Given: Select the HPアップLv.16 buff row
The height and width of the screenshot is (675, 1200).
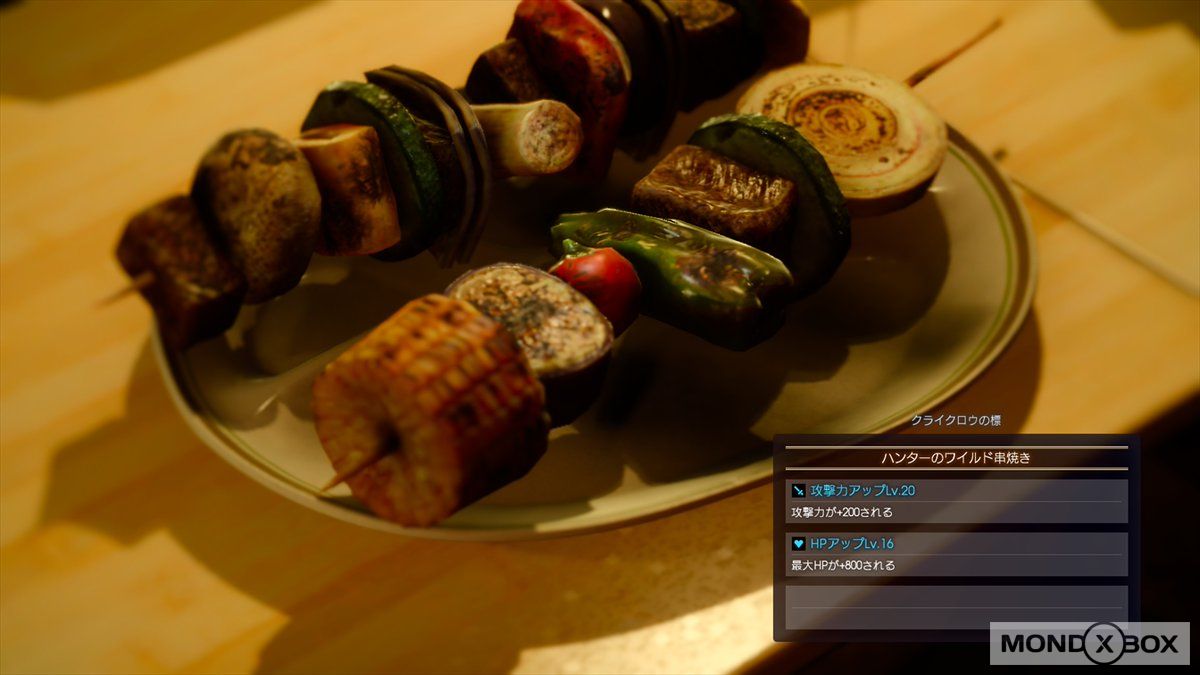Looking at the screenshot, I should 956,544.
